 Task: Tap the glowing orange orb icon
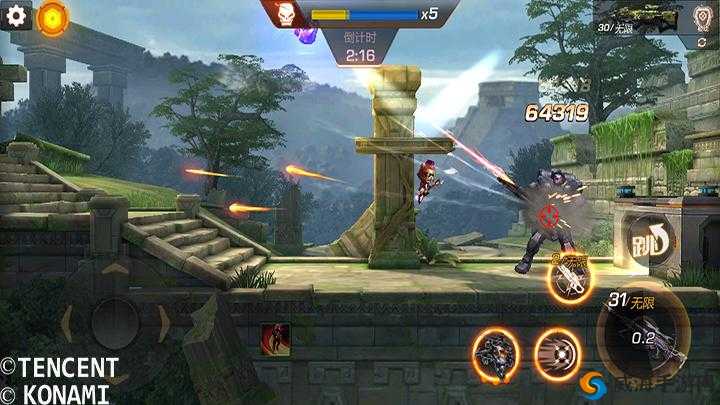[x=52, y=18]
